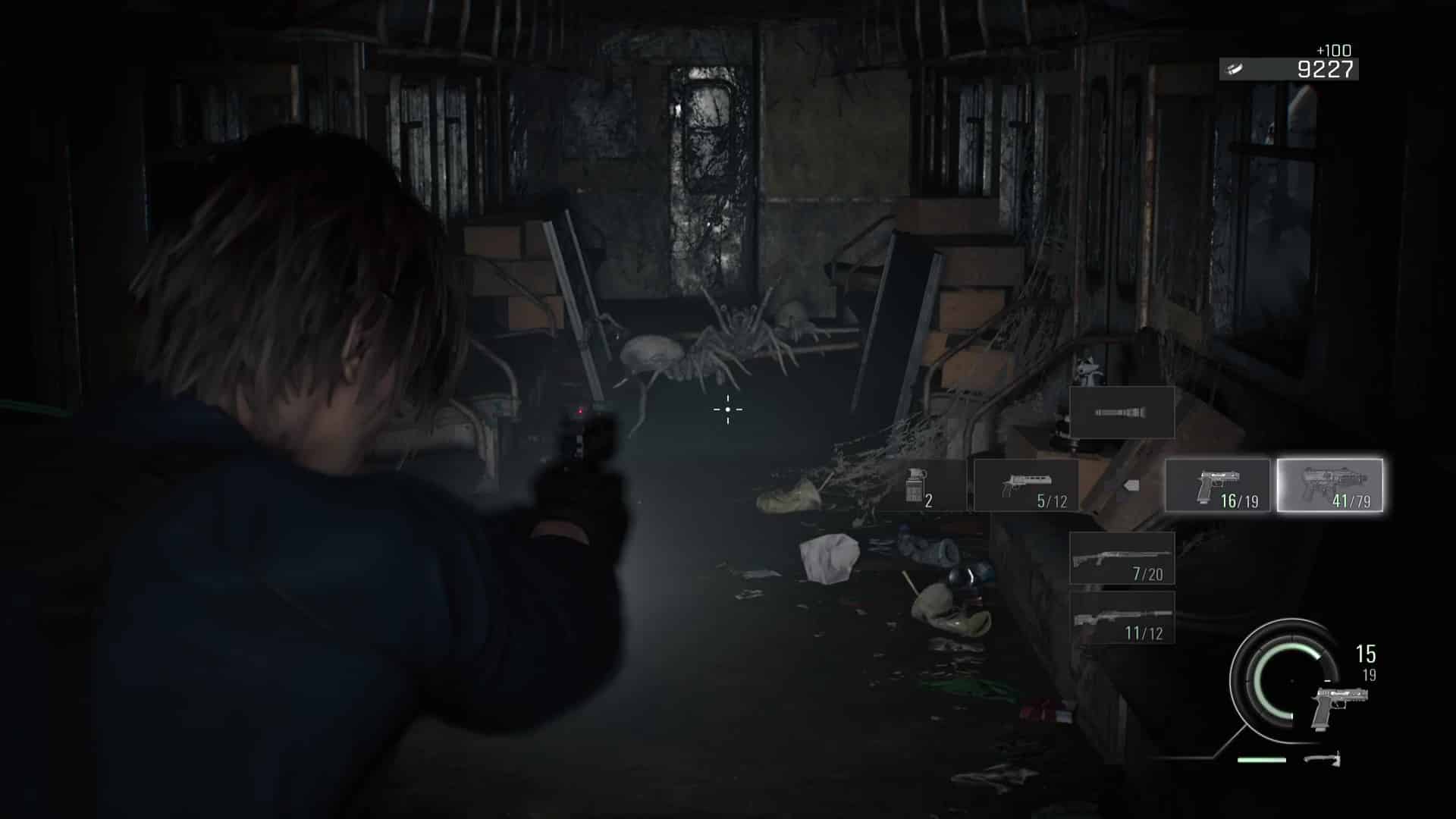Click the aiming crosshair reticle
The height and width of the screenshot is (819, 1456).
(x=728, y=409)
